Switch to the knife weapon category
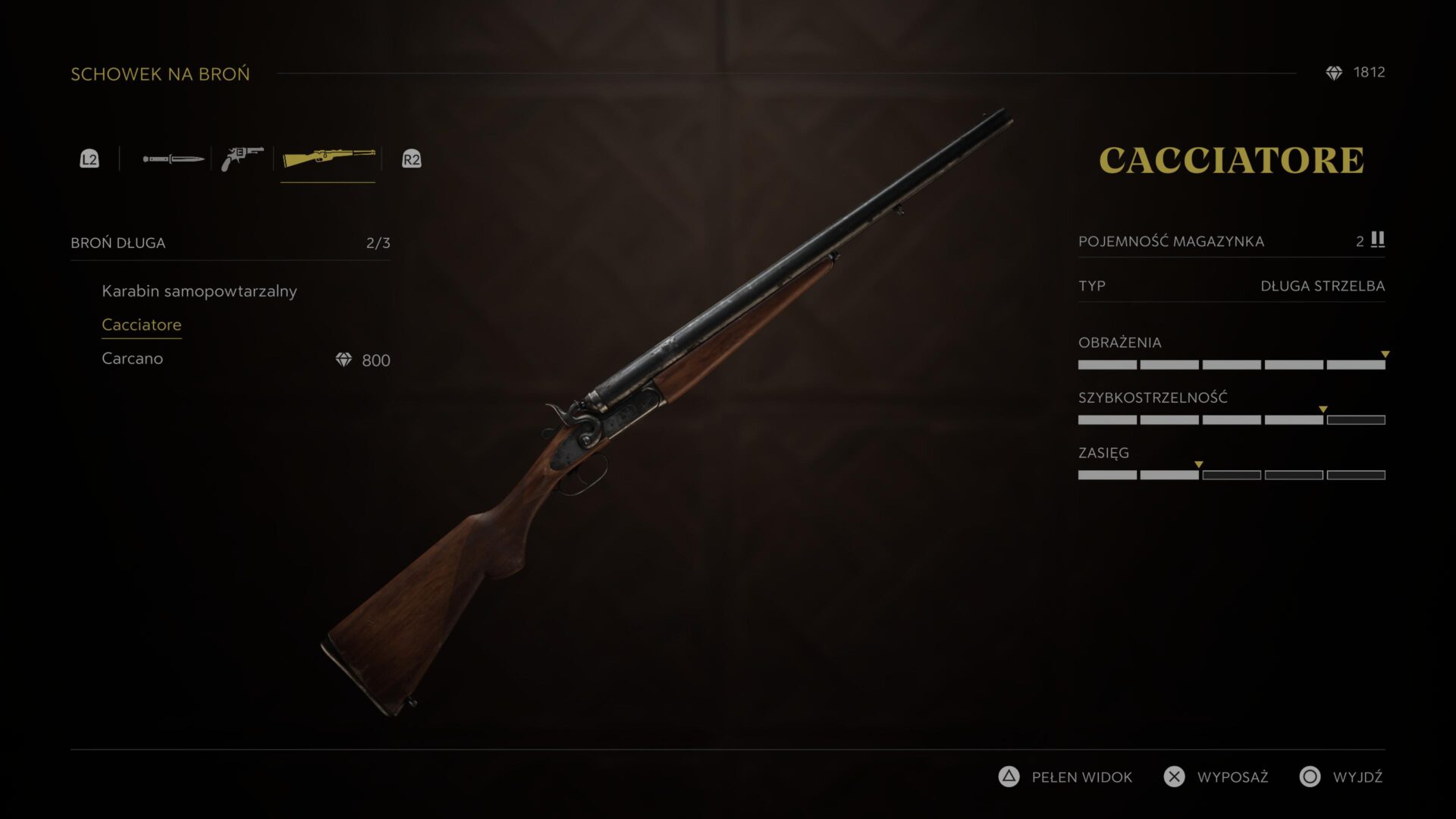The width and height of the screenshot is (1456, 819). [x=173, y=159]
